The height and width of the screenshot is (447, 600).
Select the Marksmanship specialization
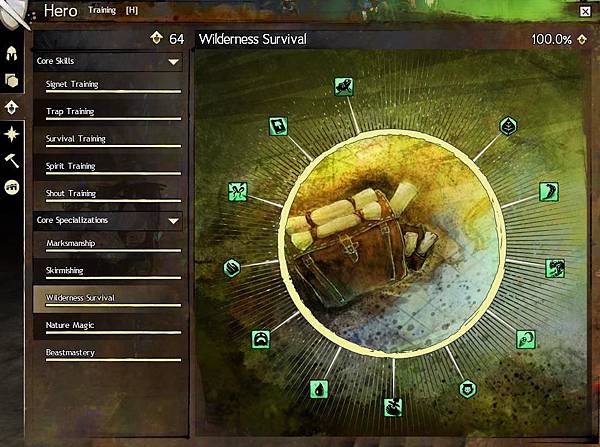tap(108, 243)
